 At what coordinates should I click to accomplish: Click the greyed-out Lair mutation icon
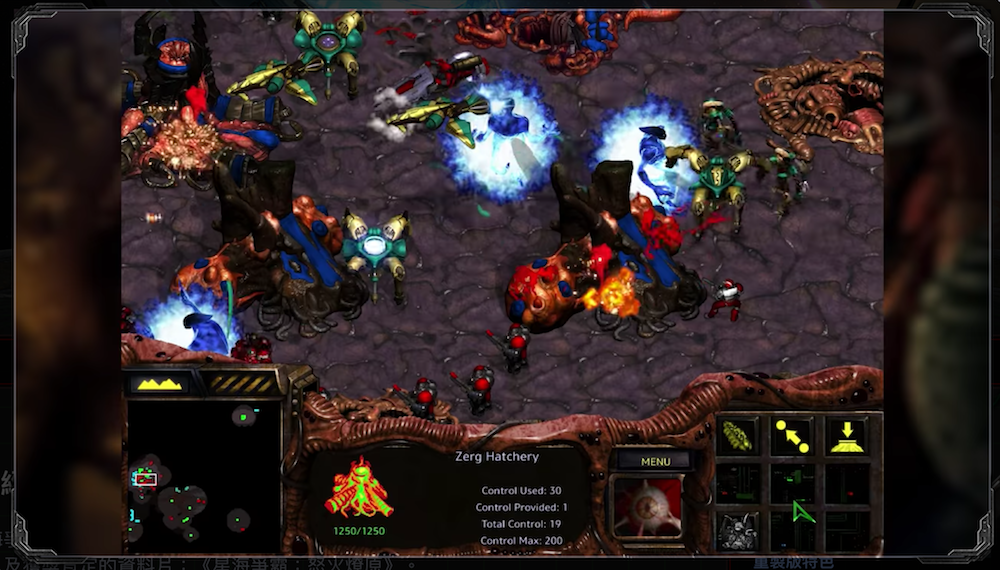[x=737, y=527]
